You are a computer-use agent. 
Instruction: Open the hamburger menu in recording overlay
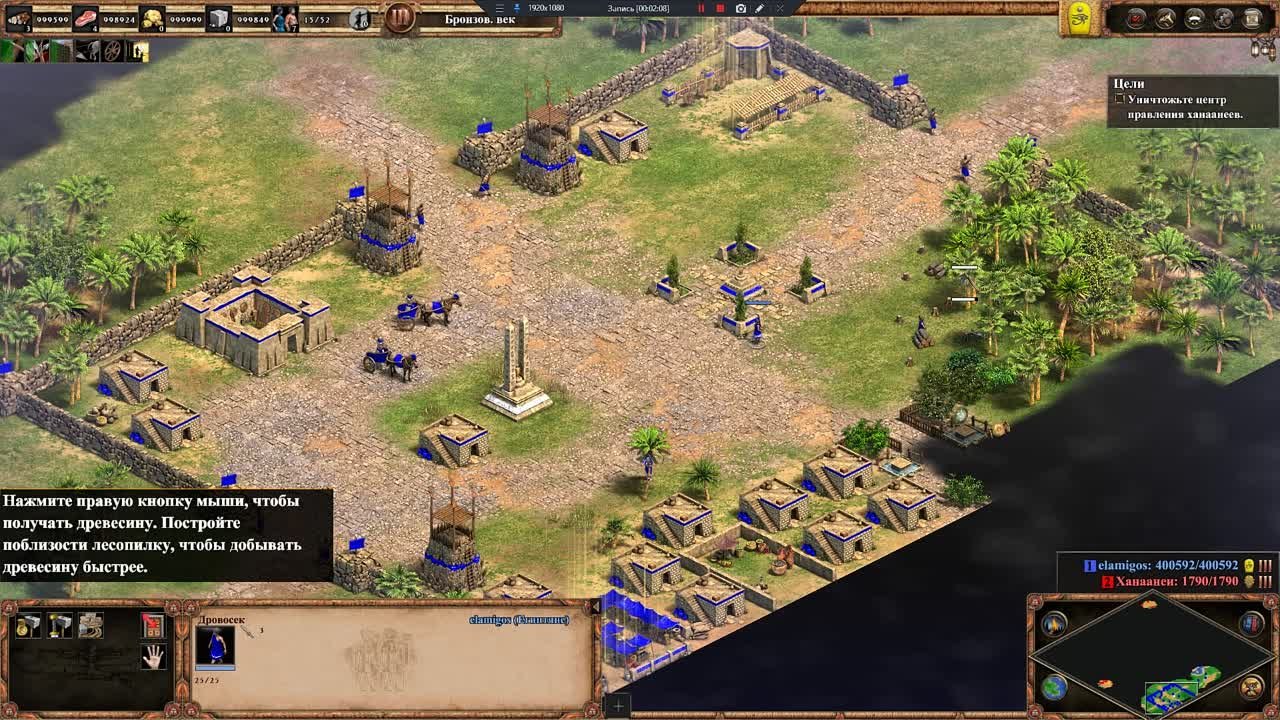(x=499, y=8)
